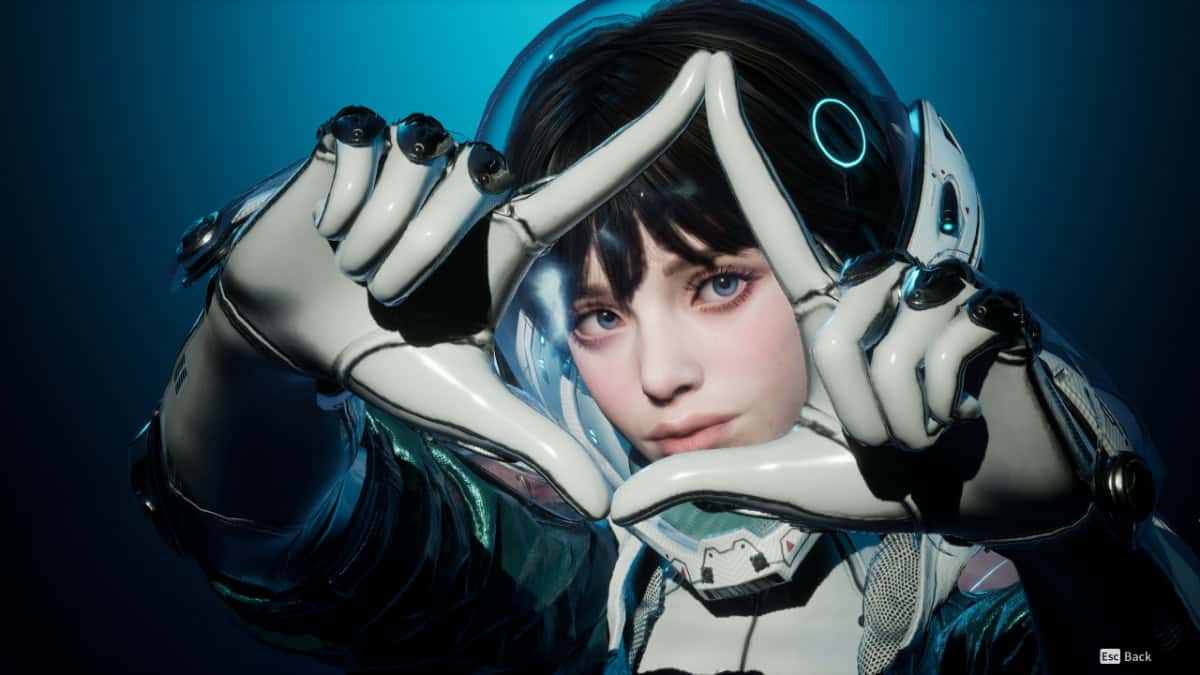
Task: Go back using the Back button
Action: click(1126, 656)
